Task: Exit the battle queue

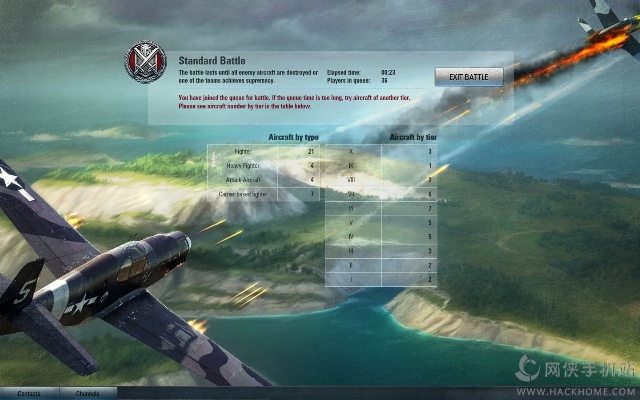Action: 468,77
